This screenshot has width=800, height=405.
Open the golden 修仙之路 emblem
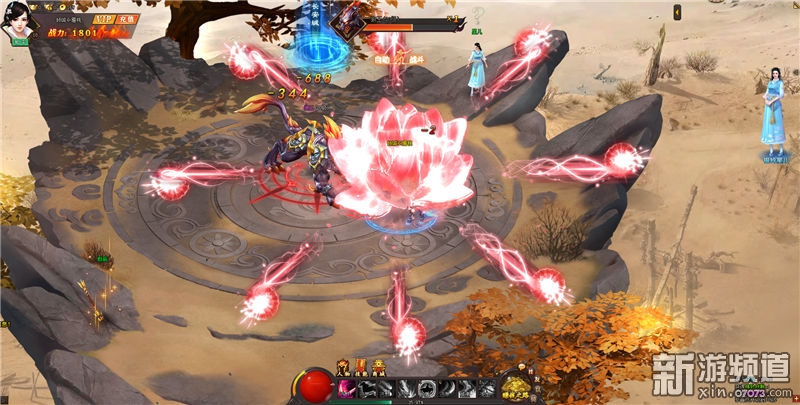tap(515, 387)
